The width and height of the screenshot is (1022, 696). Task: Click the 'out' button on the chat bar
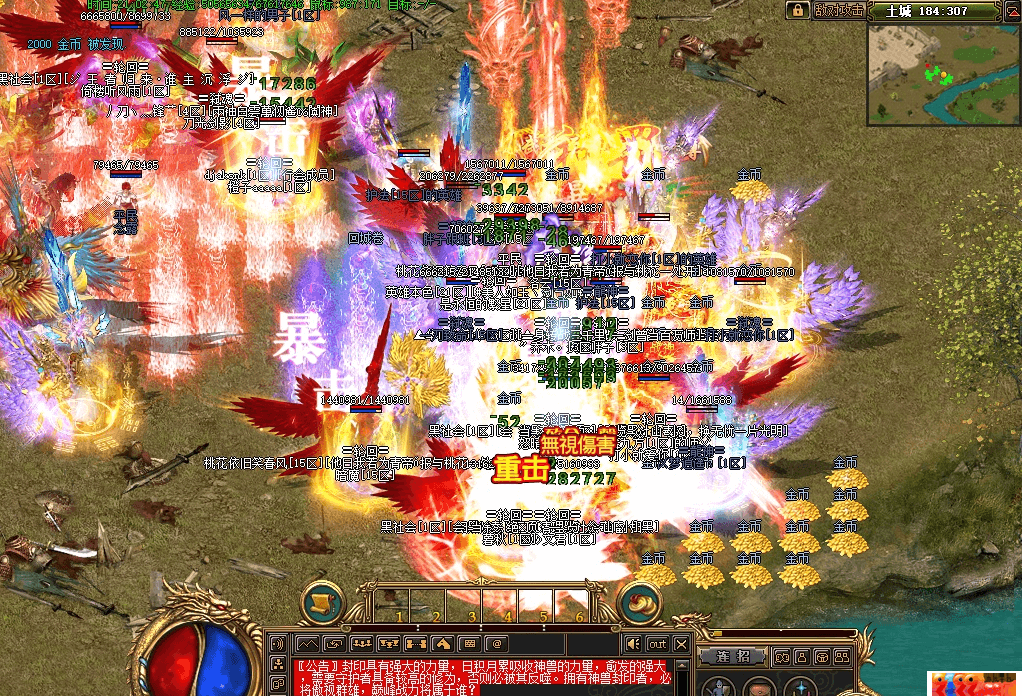click(x=657, y=644)
